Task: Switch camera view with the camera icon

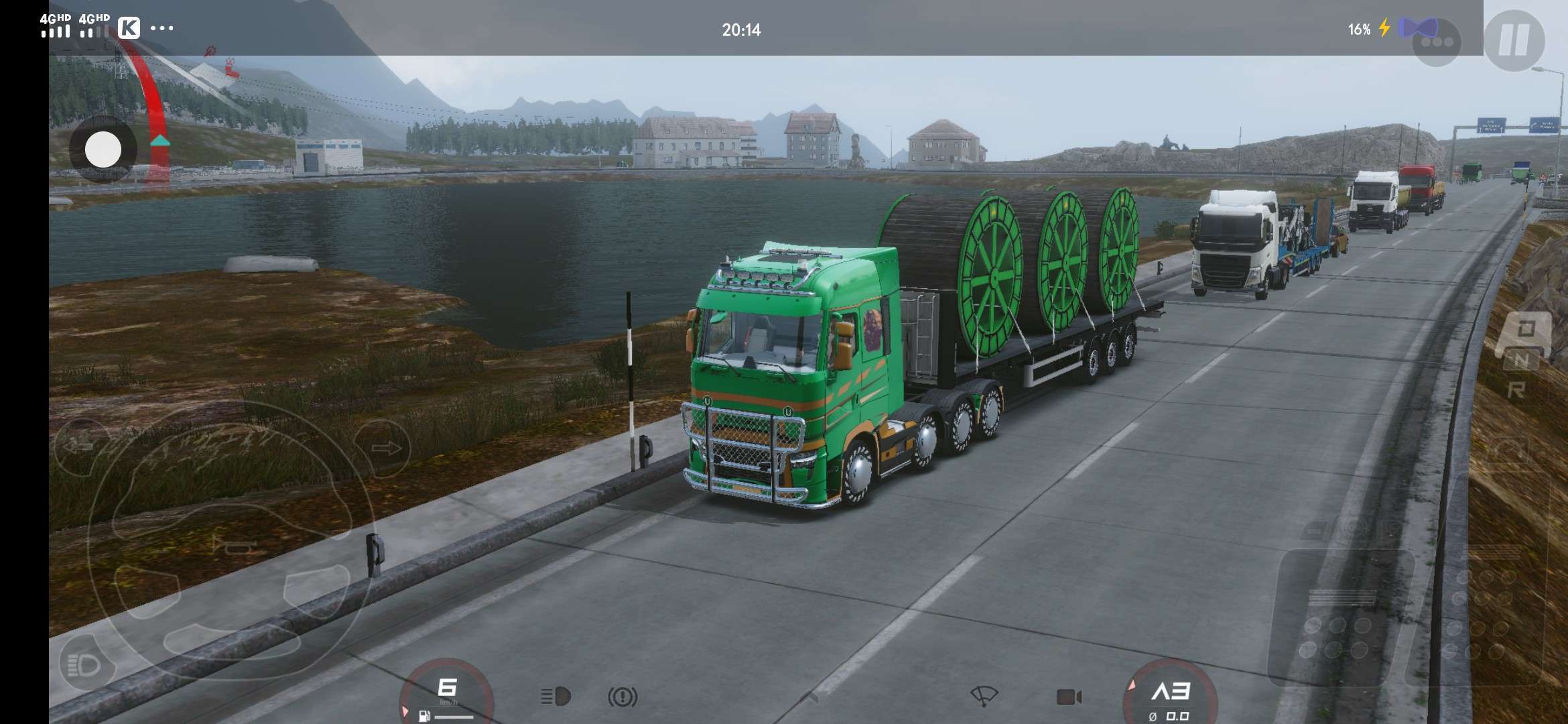Action: tap(1069, 697)
